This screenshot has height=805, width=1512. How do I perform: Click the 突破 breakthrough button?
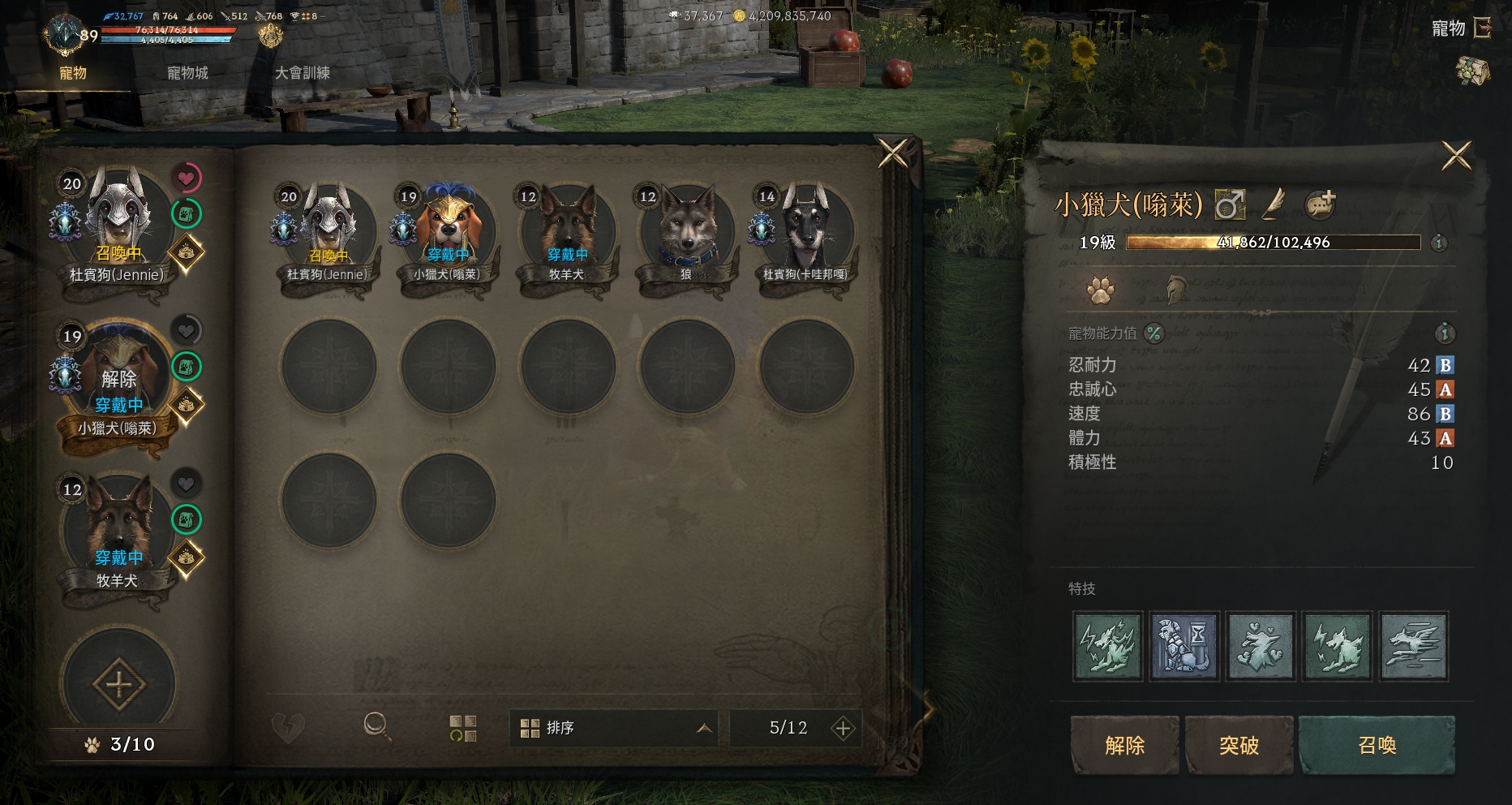1239,745
